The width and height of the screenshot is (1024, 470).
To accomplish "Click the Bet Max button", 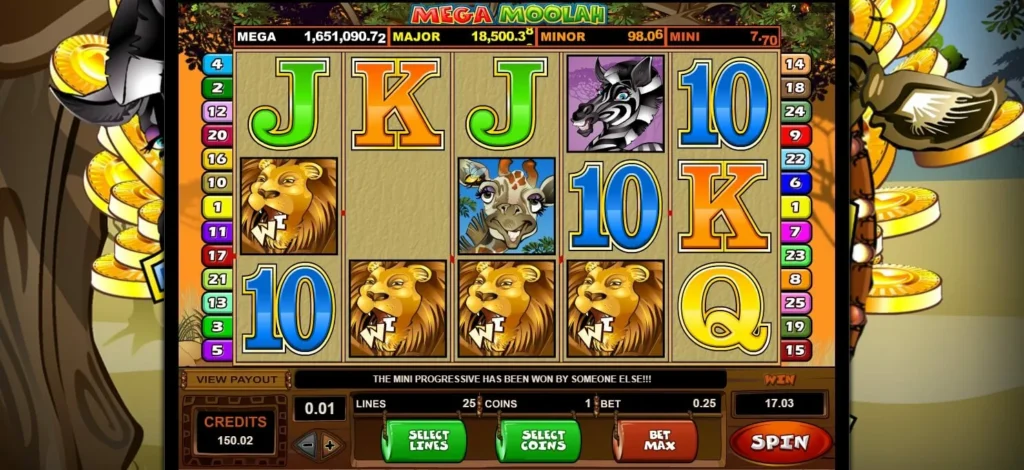I will 655,440.
